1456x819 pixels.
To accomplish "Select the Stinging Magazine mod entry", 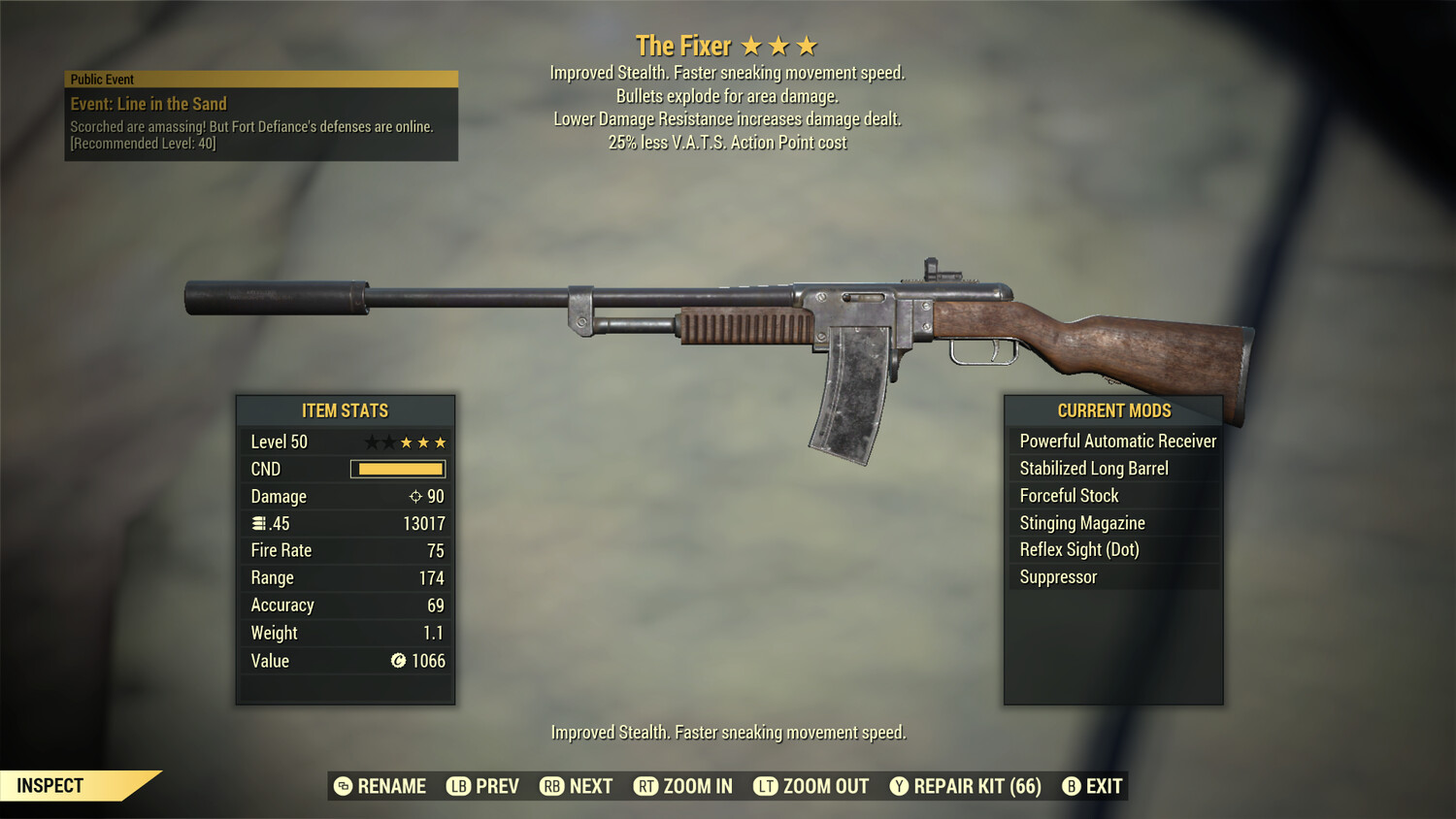I will (x=1080, y=522).
